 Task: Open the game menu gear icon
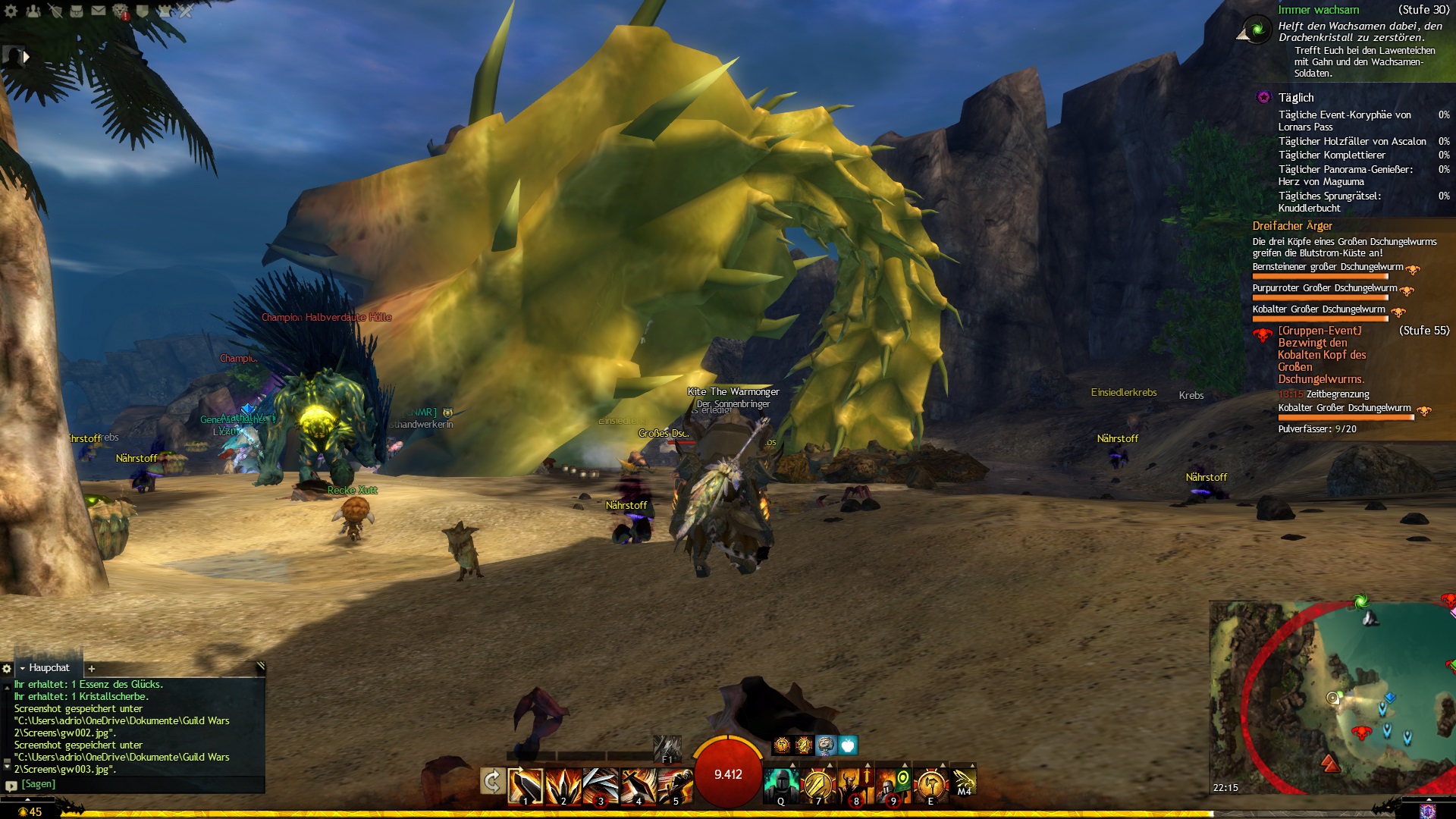11,11
